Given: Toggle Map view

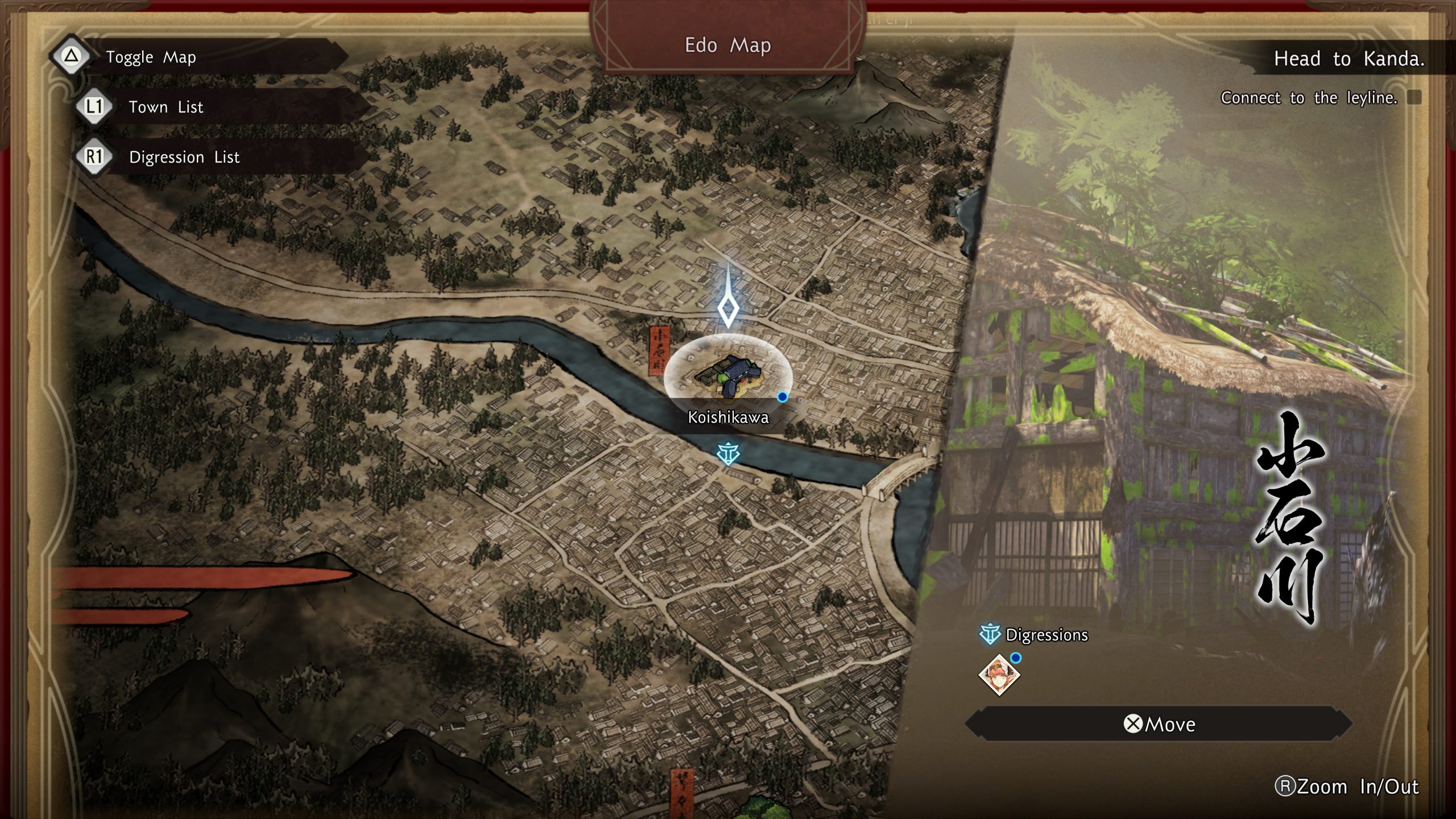Looking at the screenshot, I should pos(151,57).
